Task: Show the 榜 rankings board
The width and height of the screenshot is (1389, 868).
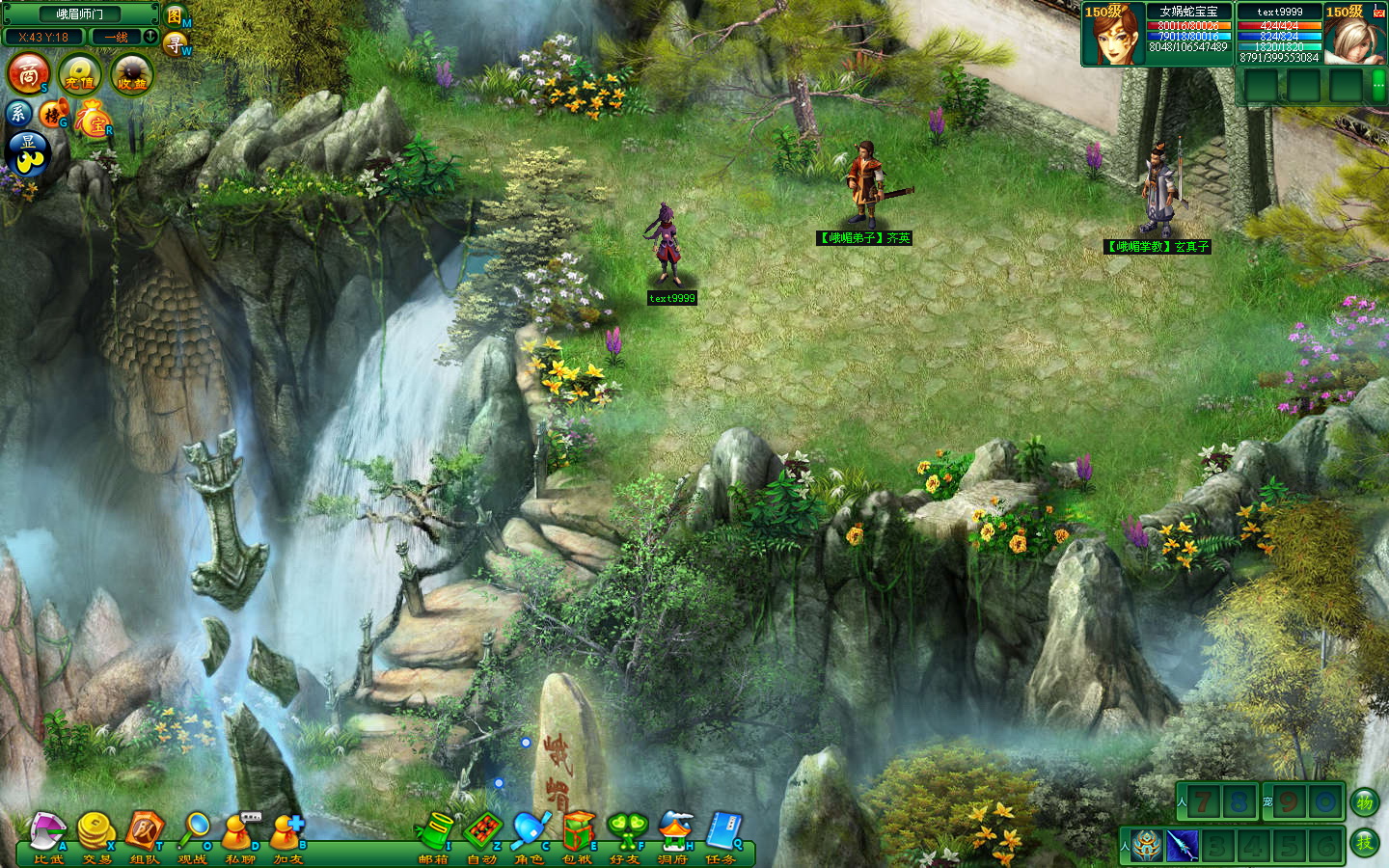Action: click(x=52, y=115)
